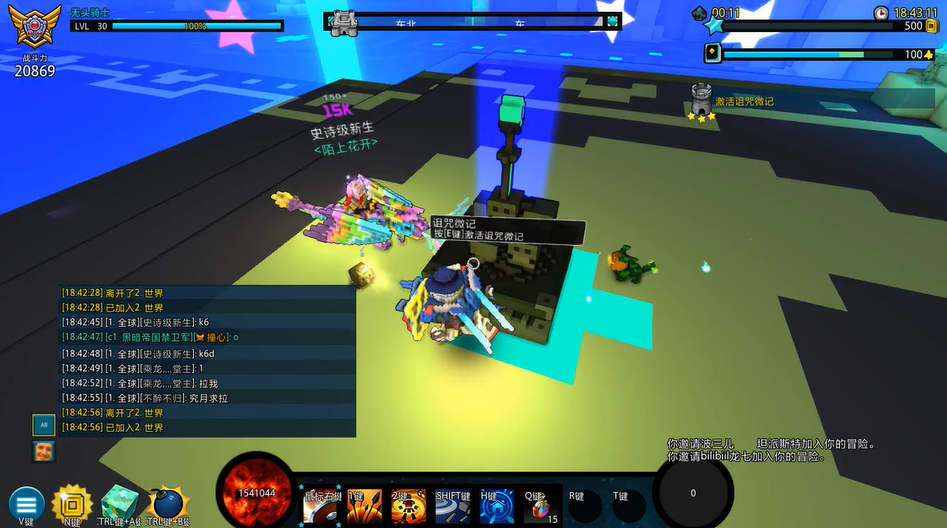This screenshot has width=947, height=528.
Task: Select the blue bomb icon
Action: click(x=165, y=503)
